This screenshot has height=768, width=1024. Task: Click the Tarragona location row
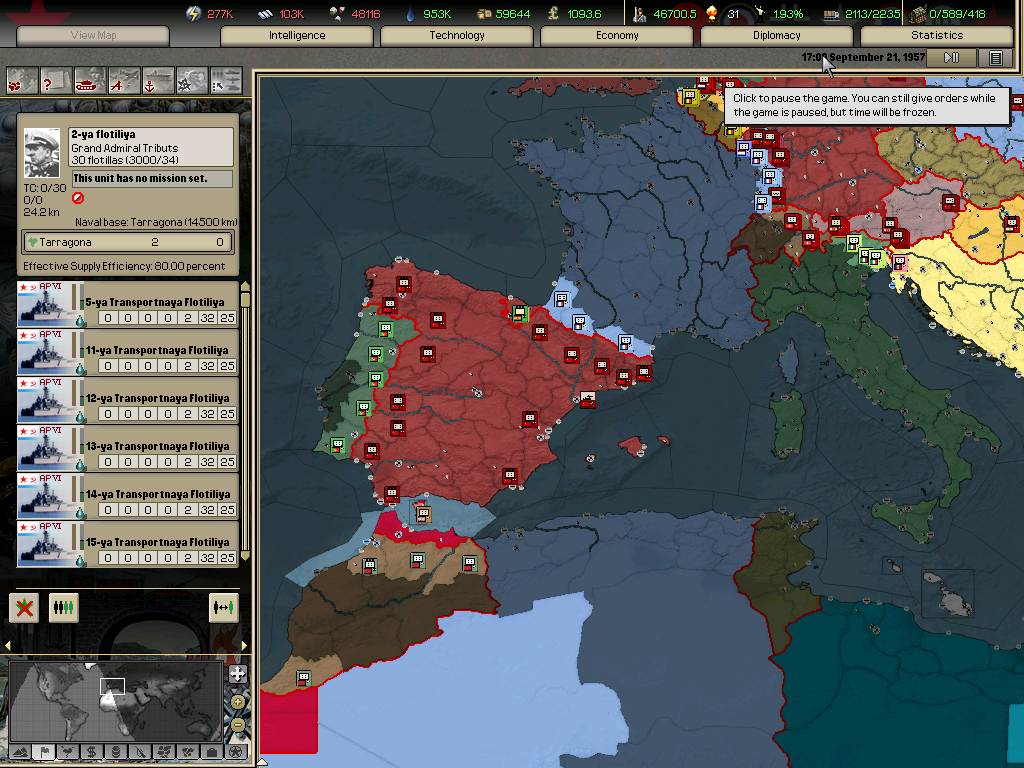(x=128, y=242)
